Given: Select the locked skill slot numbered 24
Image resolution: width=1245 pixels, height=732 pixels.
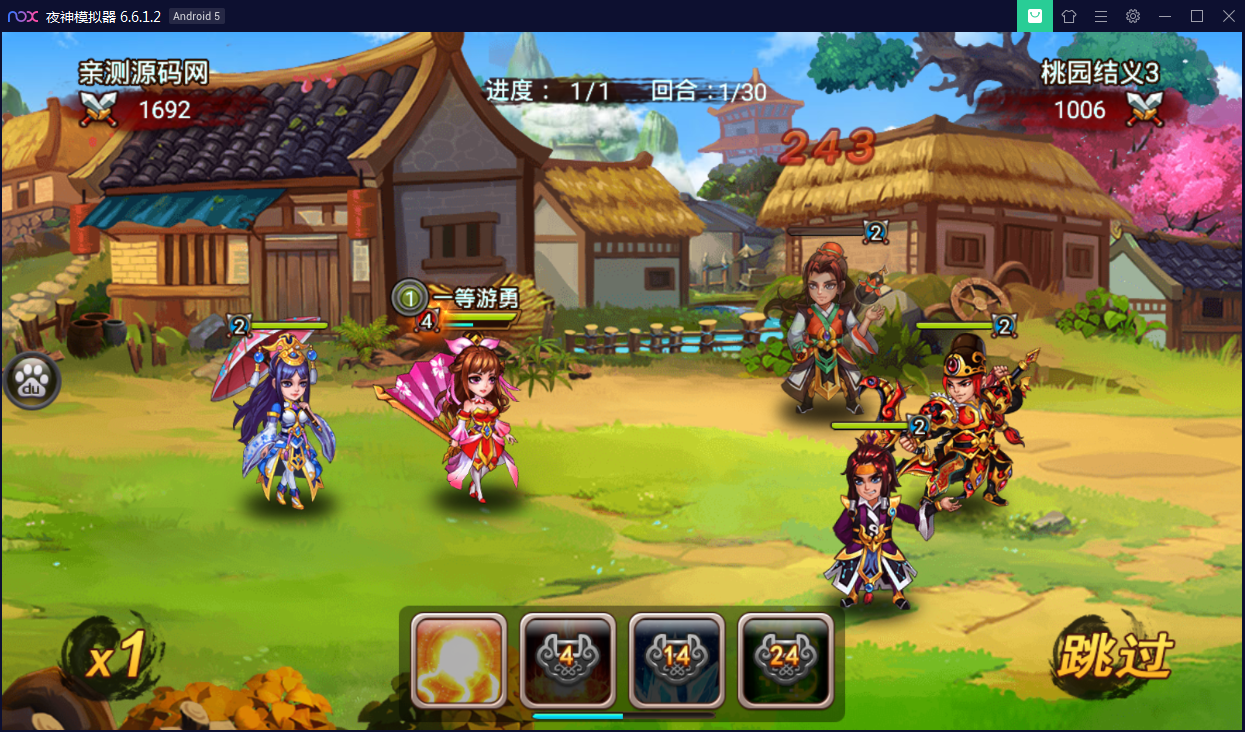Looking at the screenshot, I should [x=785, y=659].
